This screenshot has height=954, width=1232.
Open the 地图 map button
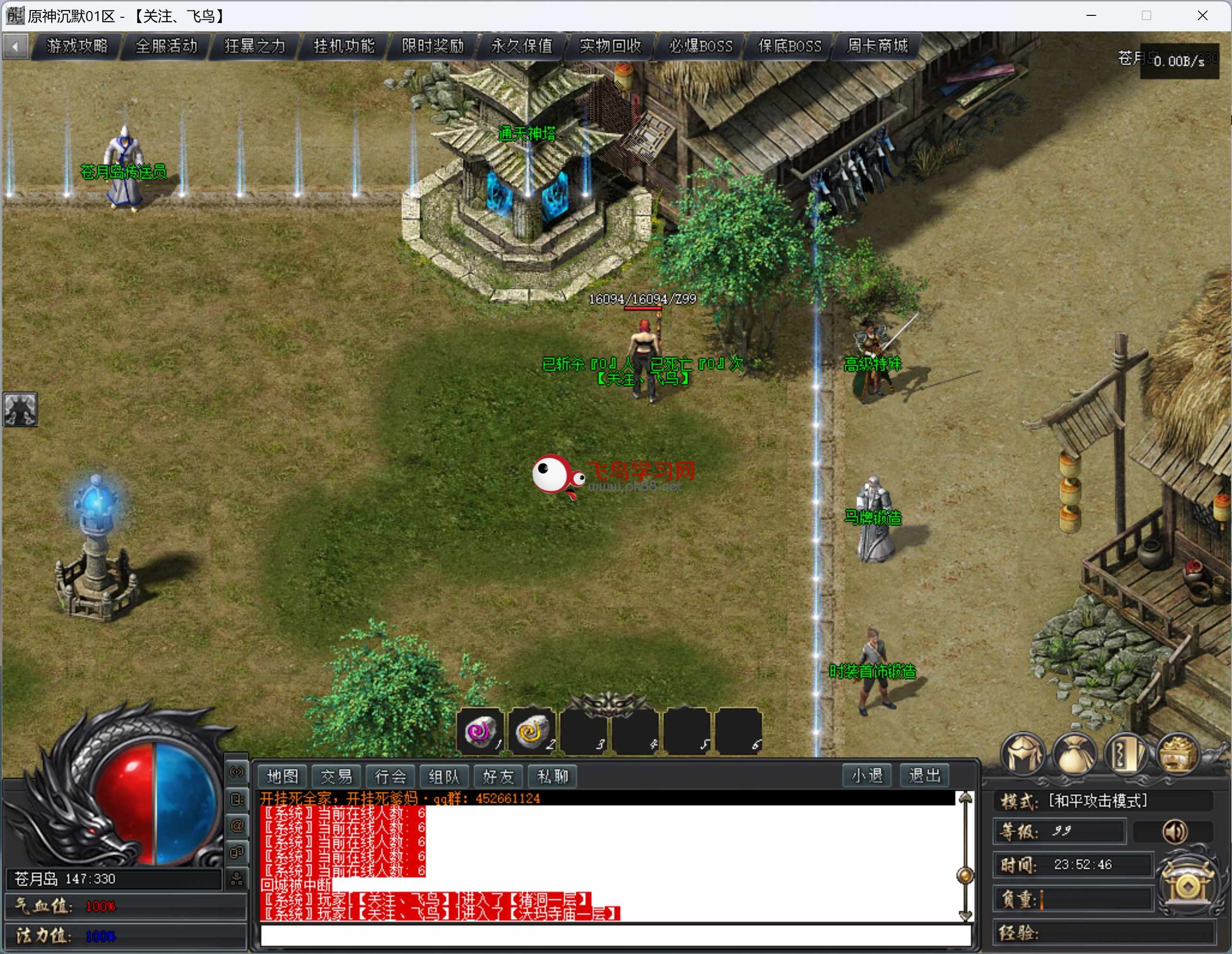(x=282, y=776)
